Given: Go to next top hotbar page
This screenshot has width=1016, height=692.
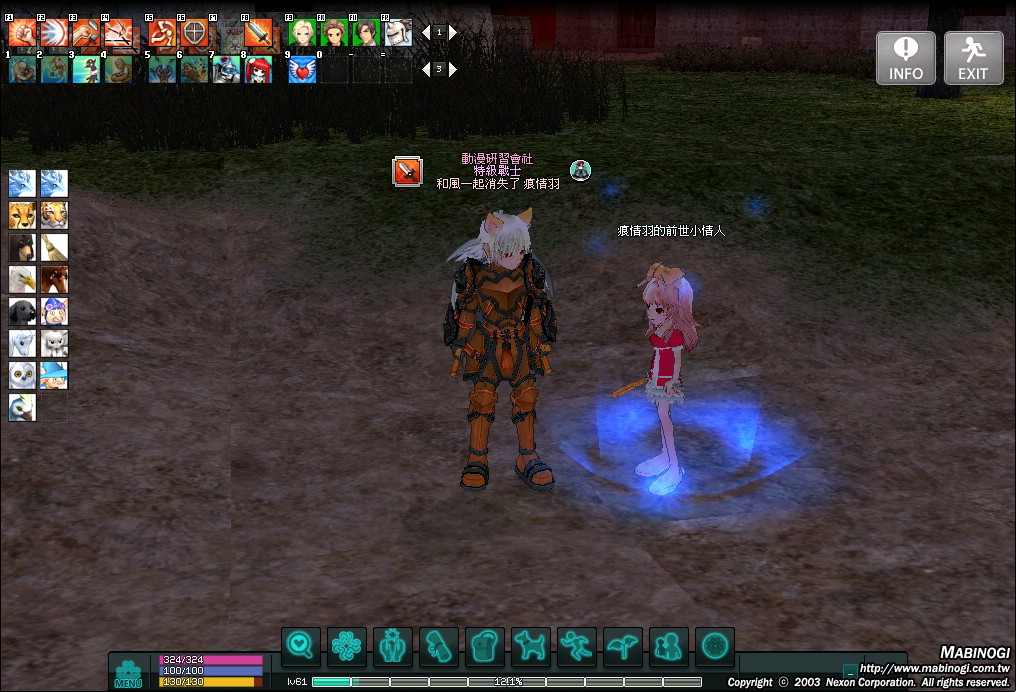Looking at the screenshot, I should click(453, 32).
